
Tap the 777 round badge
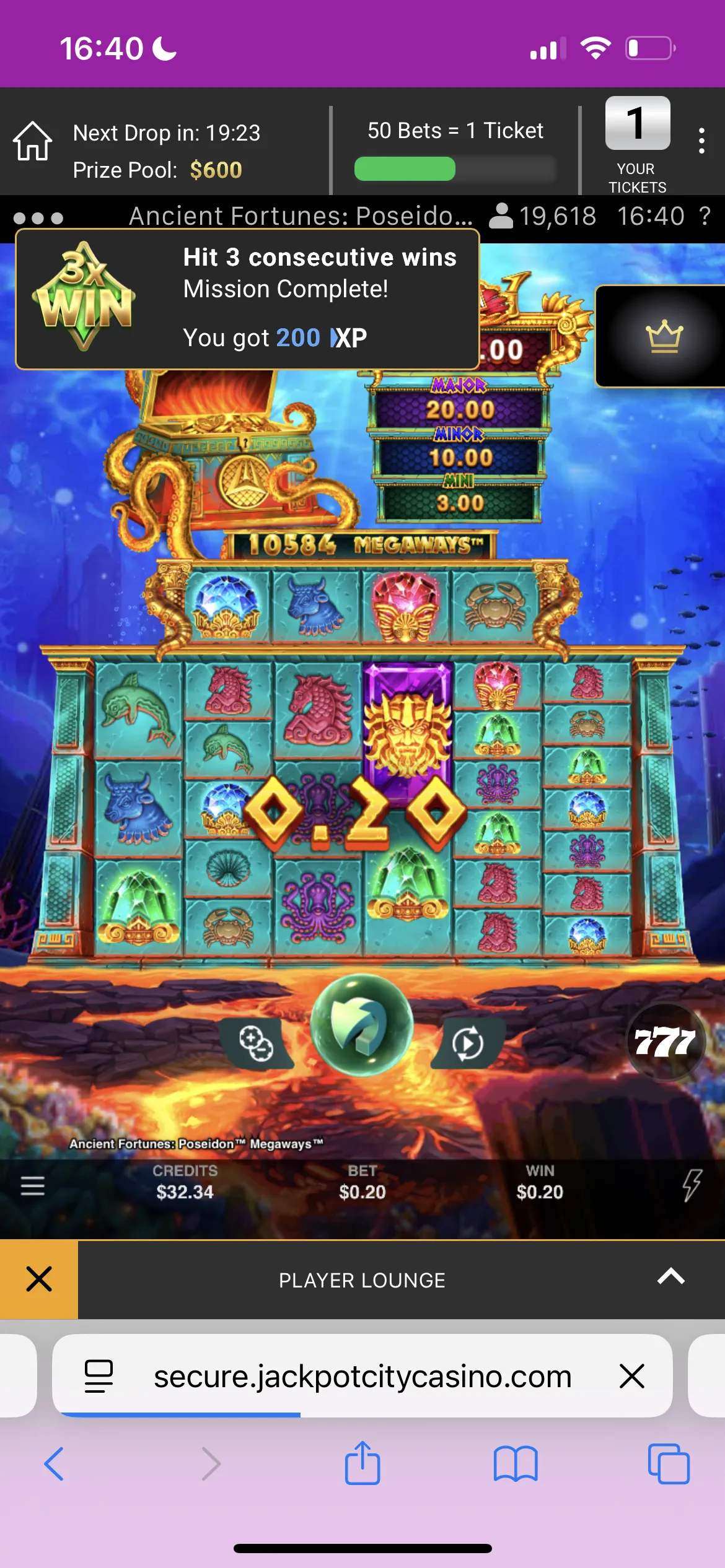[666, 1042]
